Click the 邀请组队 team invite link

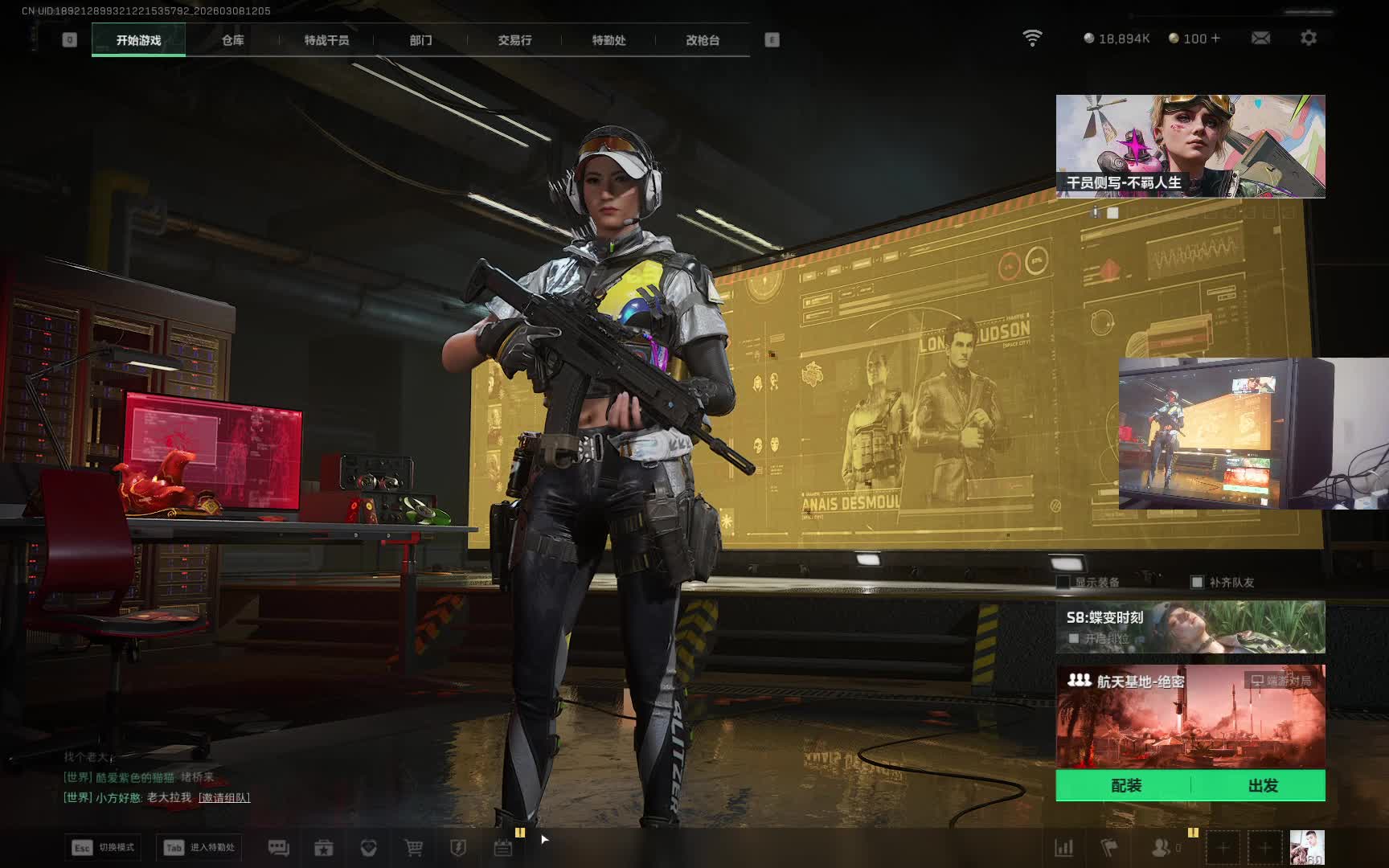point(224,797)
